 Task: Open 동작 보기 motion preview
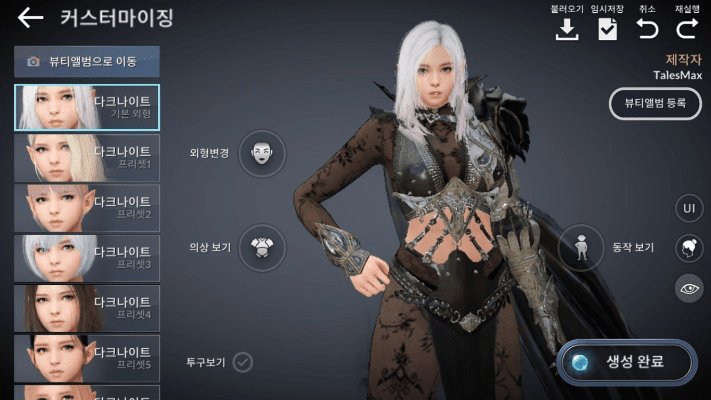581,247
